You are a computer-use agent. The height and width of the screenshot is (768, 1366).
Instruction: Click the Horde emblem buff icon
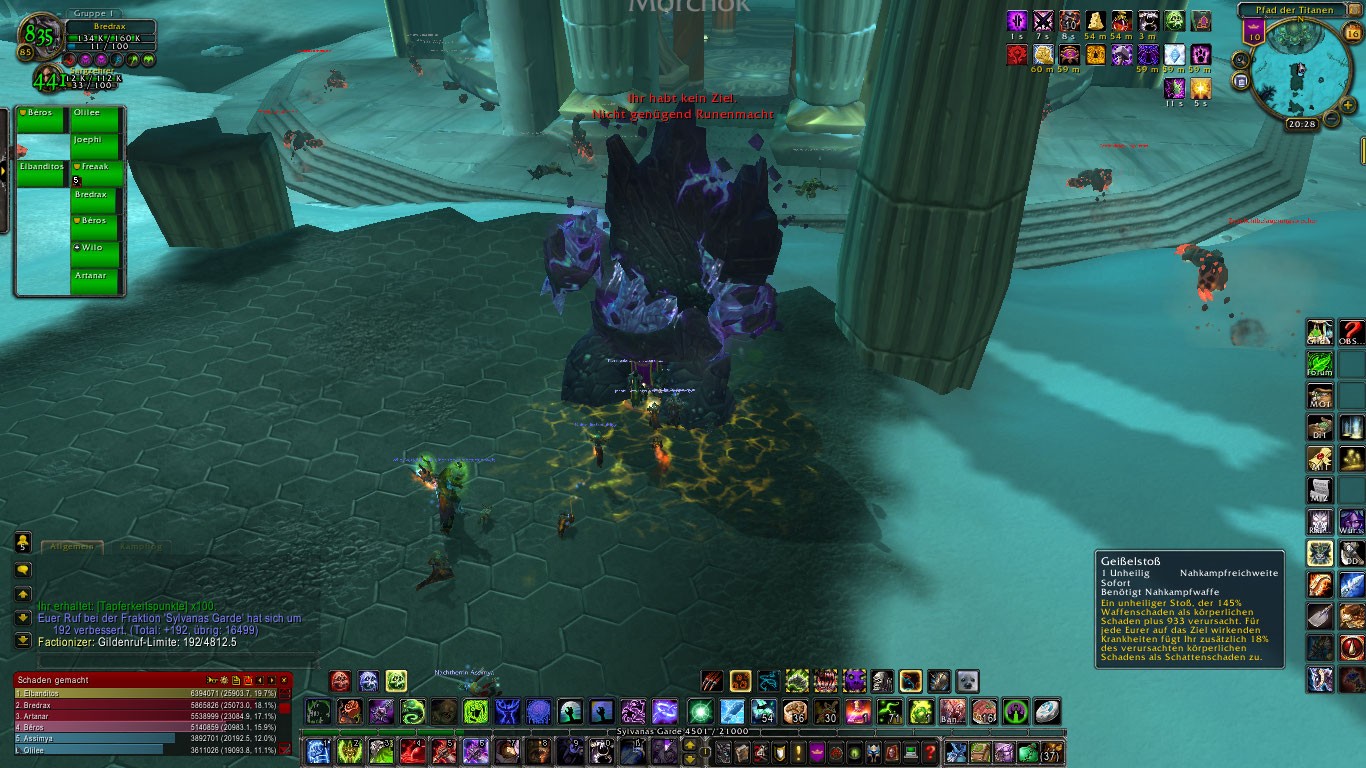[1018, 54]
